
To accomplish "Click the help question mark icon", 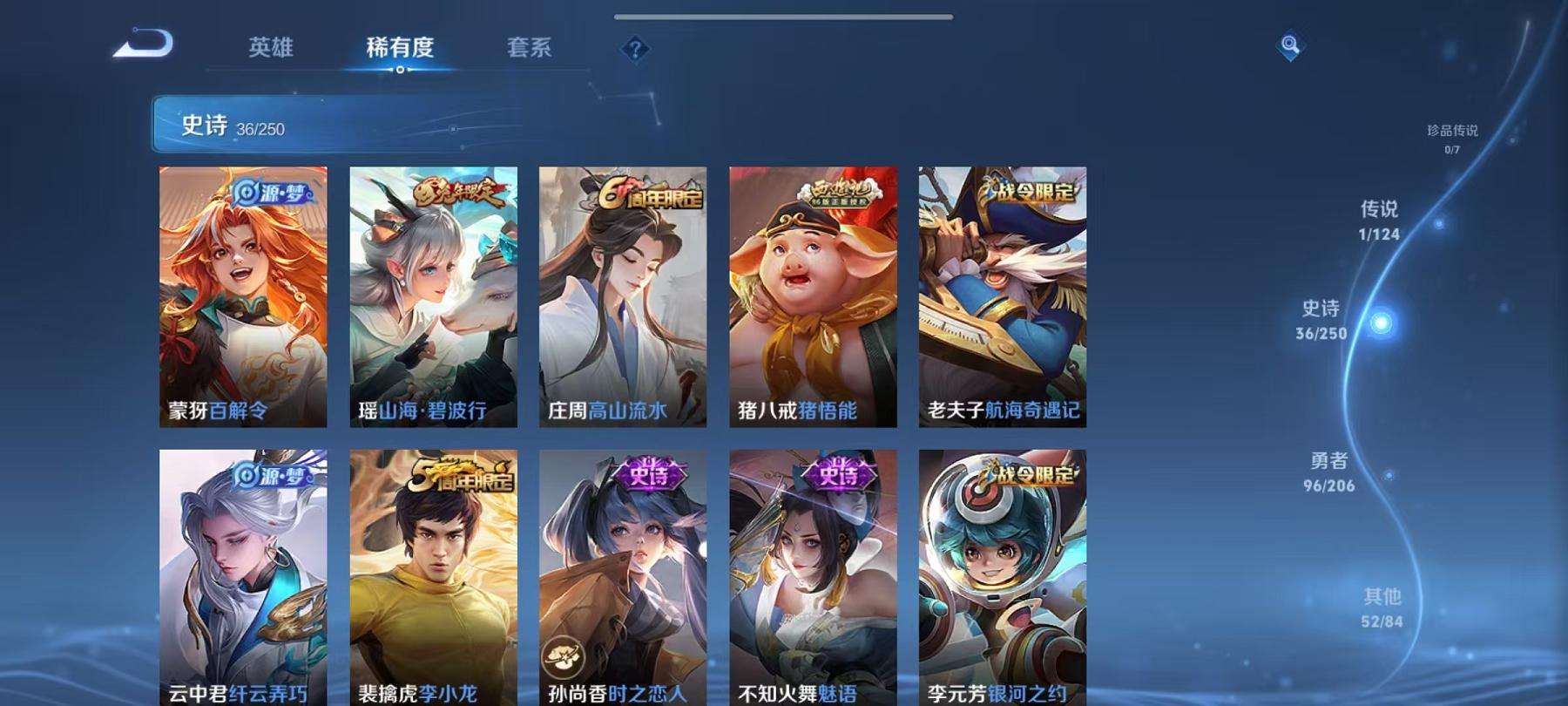I will [x=635, y=50].
